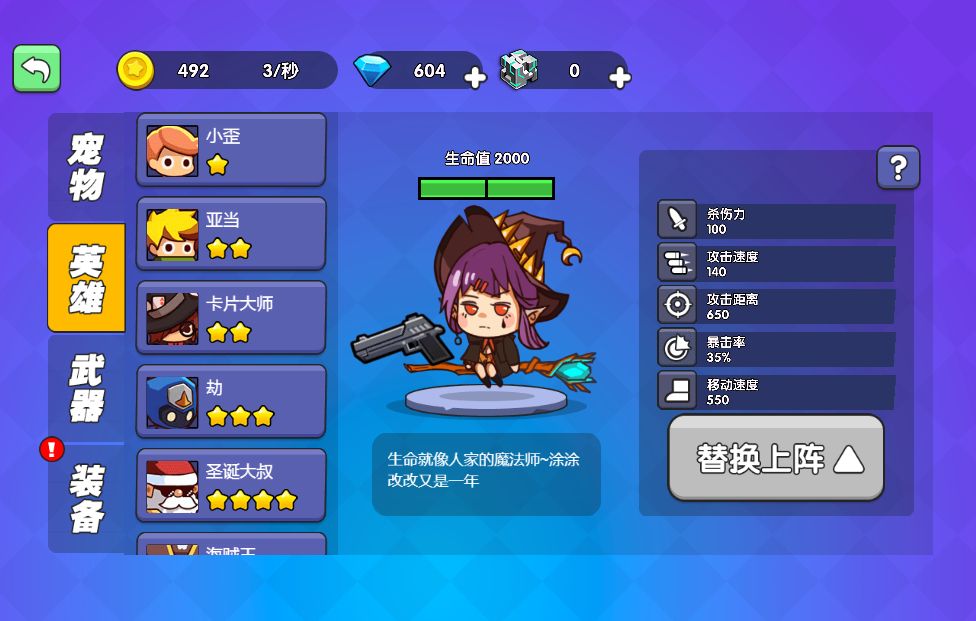Add more blue diamonds with plus button
Viewport: 976px width, 621px height.
coord(475,78)
